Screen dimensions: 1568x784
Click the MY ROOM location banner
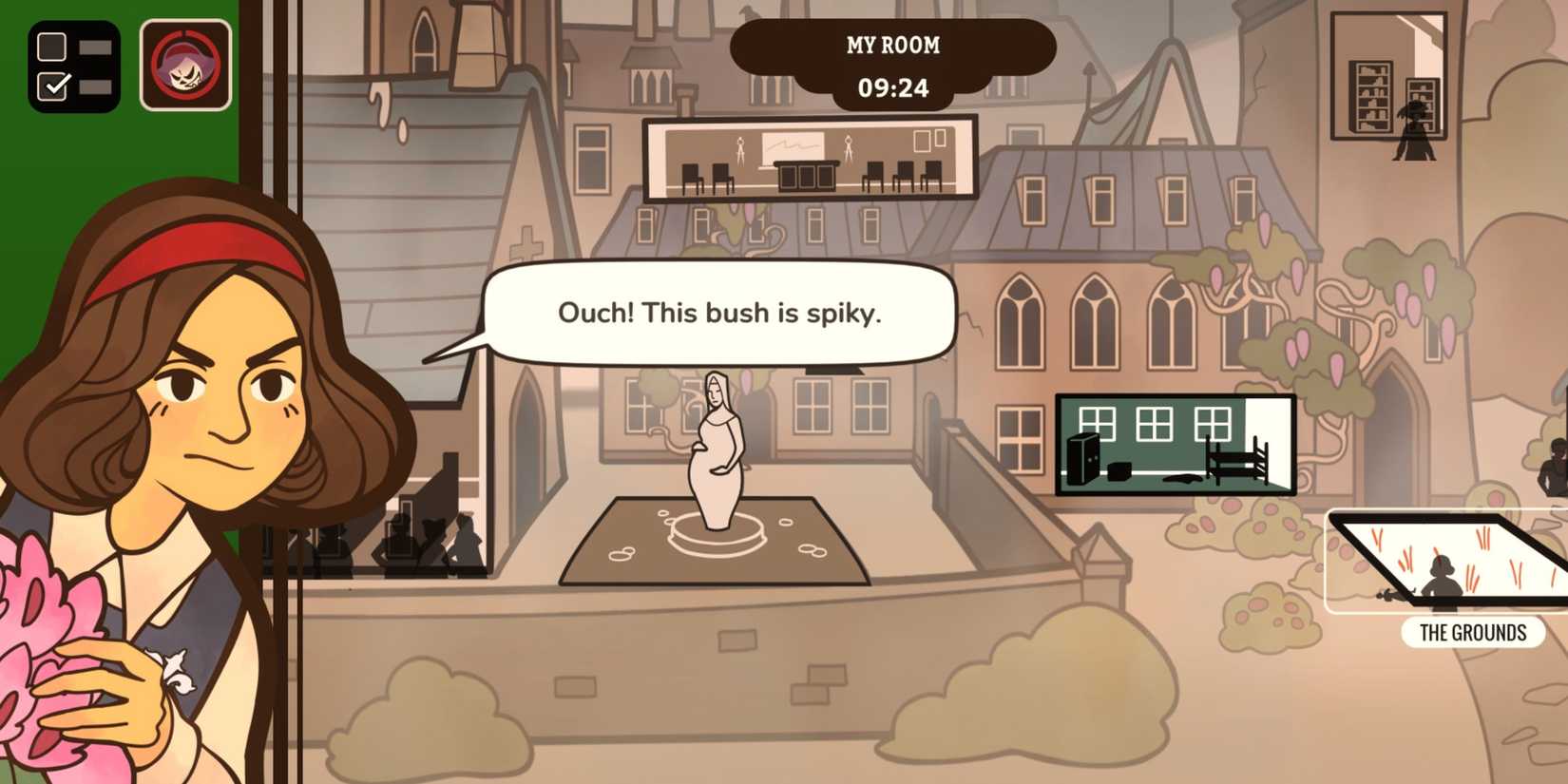(x=893, y=46)
